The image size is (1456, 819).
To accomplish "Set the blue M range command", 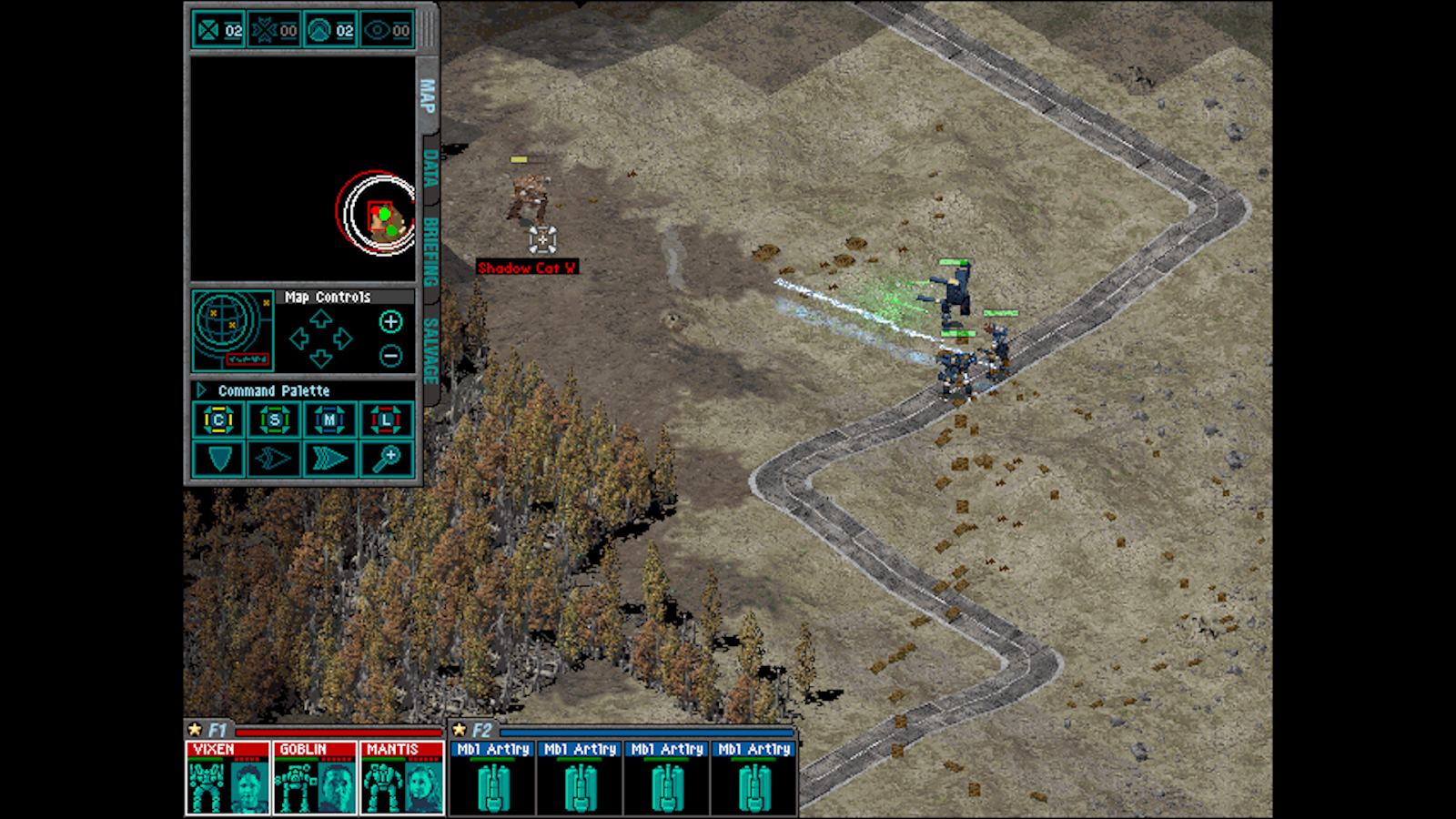I will (329, 420).
